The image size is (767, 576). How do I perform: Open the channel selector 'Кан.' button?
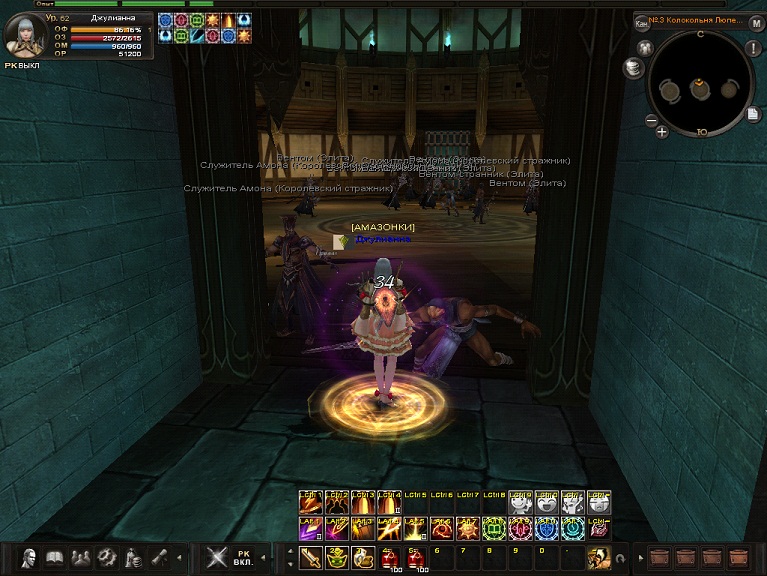[642, 22]
